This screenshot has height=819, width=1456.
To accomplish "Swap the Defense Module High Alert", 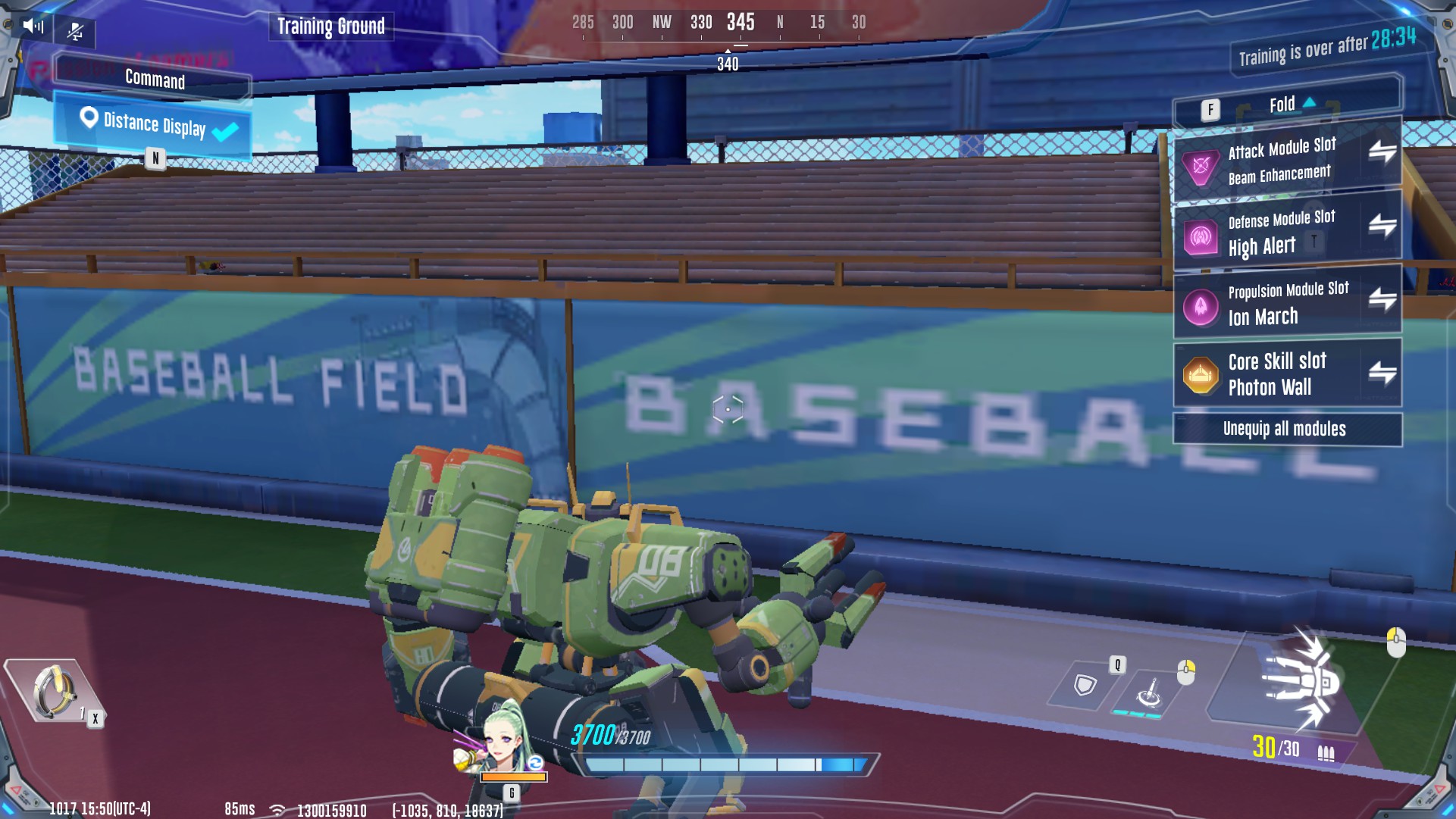I will tap(1382, 225).
